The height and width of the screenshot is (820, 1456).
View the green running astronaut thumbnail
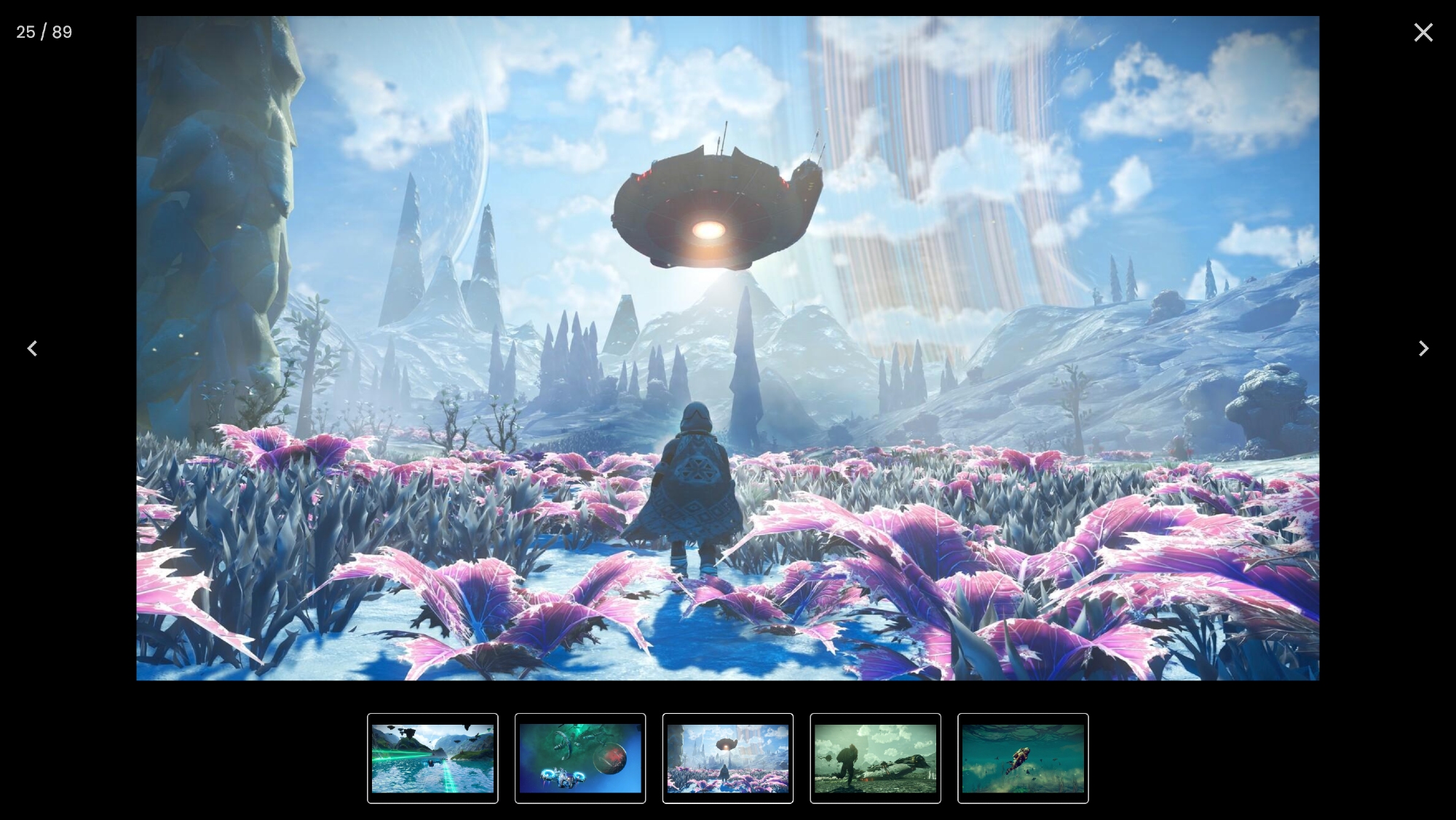pos(875,758)
